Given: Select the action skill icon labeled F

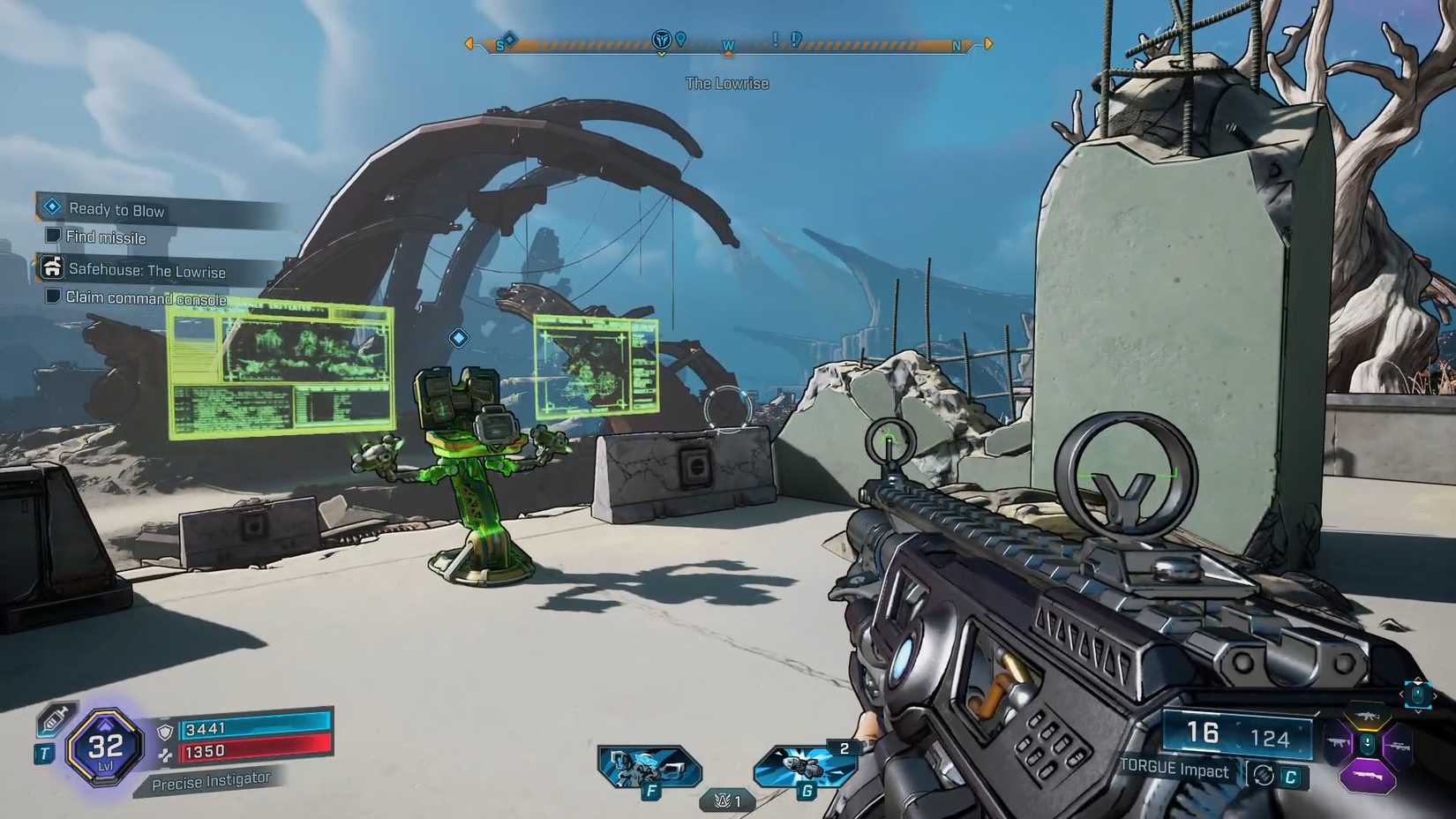Looking at the screenshot, I should coord(649,764).
